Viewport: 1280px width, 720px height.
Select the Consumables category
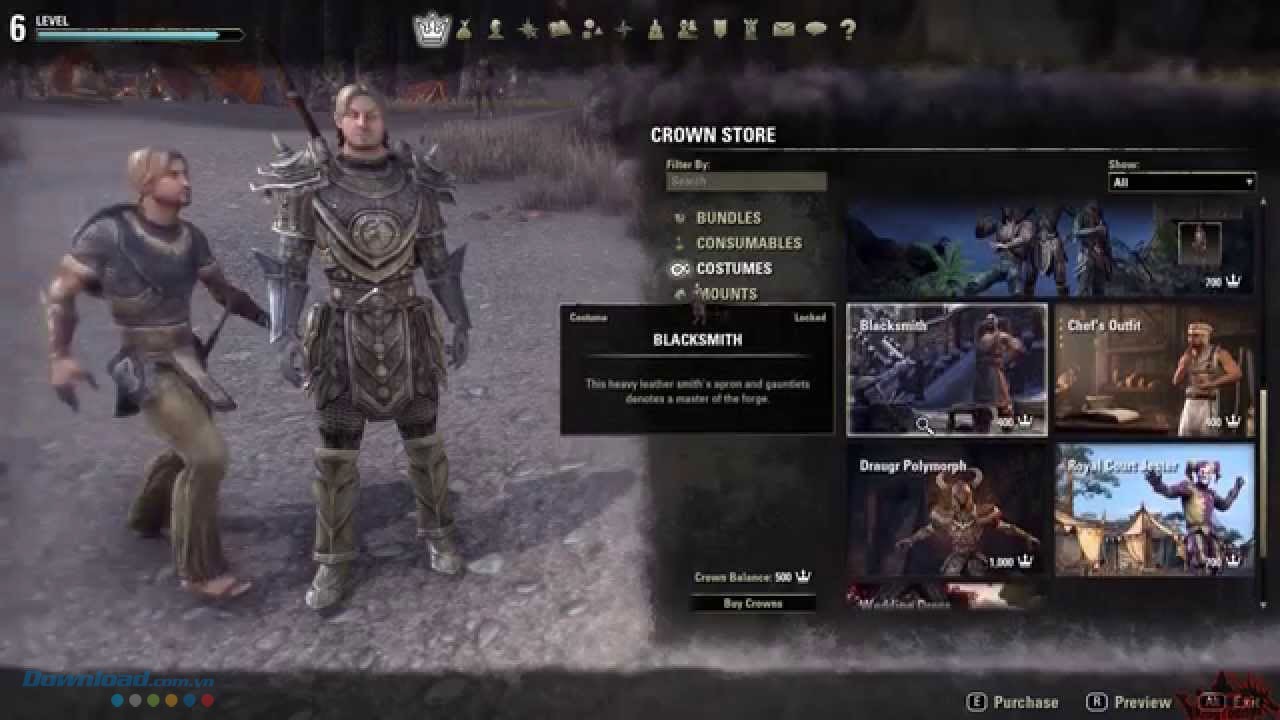click(748, 243)
